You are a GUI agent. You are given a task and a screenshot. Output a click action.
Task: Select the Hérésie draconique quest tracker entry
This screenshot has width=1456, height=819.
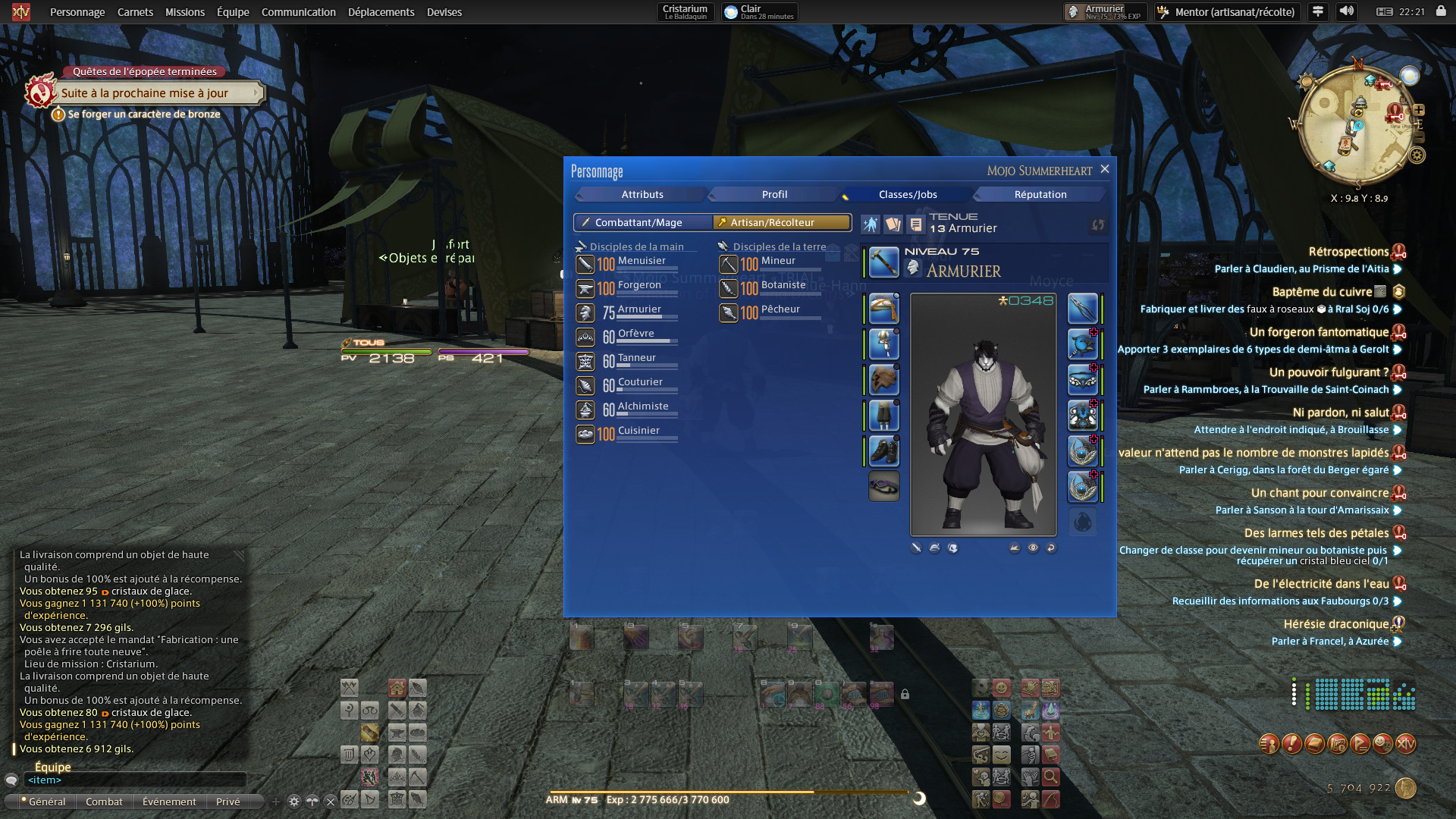point(1335,624)
